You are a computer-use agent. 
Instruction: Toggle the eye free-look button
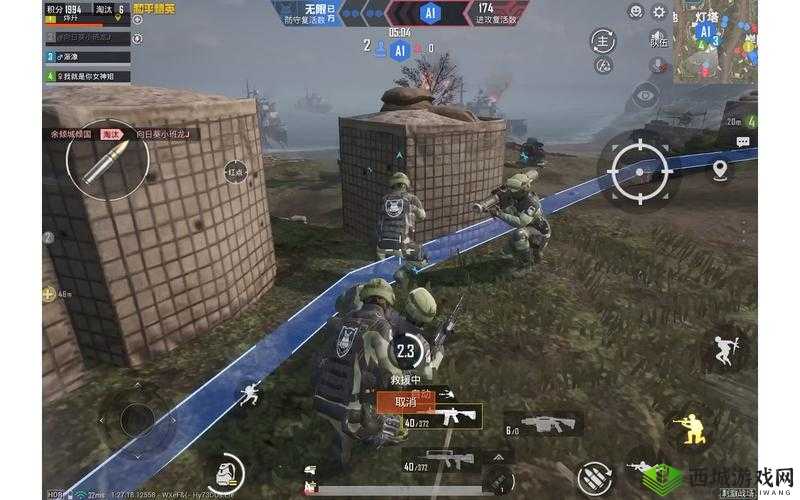pos(646,96)
